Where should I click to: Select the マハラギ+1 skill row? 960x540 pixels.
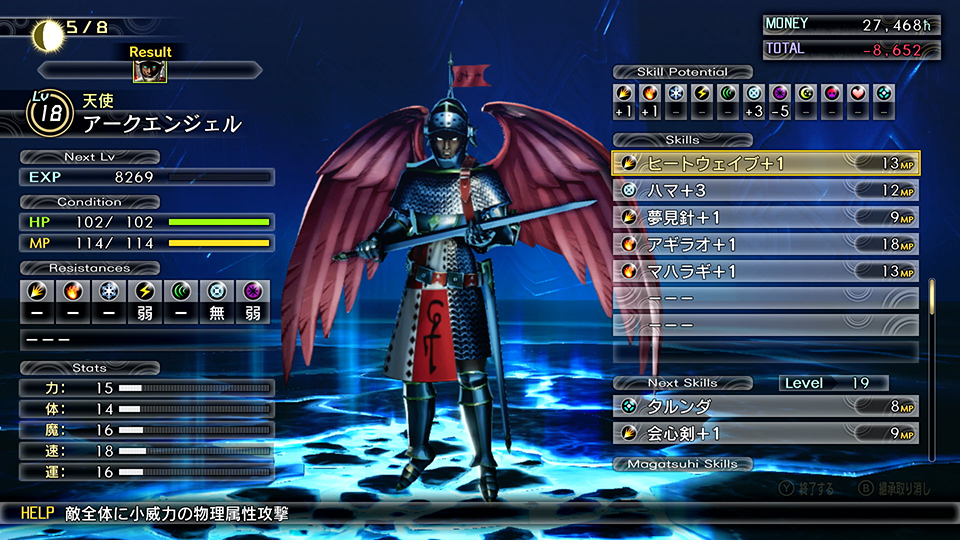pos(765,271)
